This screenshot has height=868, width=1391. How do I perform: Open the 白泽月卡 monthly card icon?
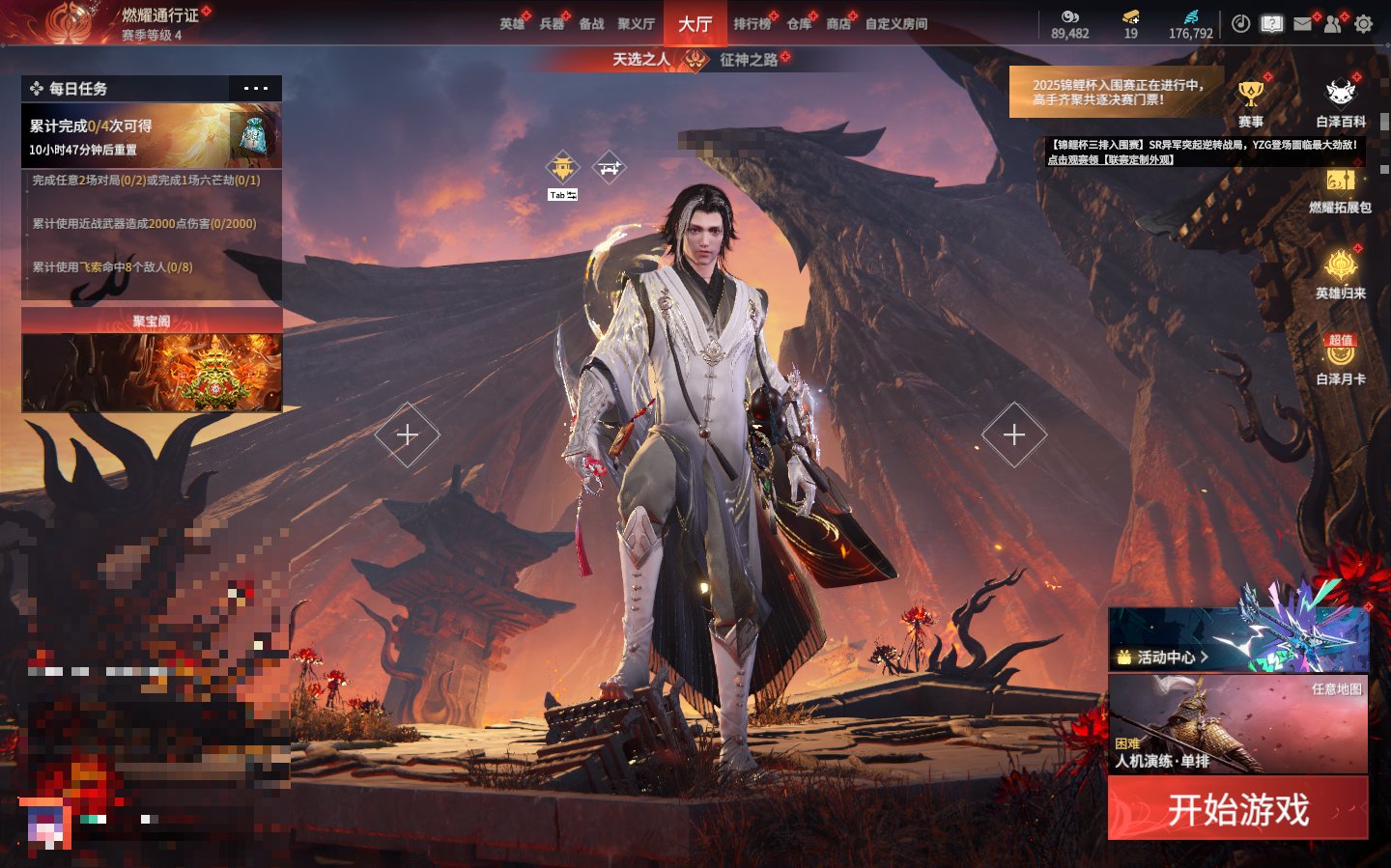[1341, 359]
